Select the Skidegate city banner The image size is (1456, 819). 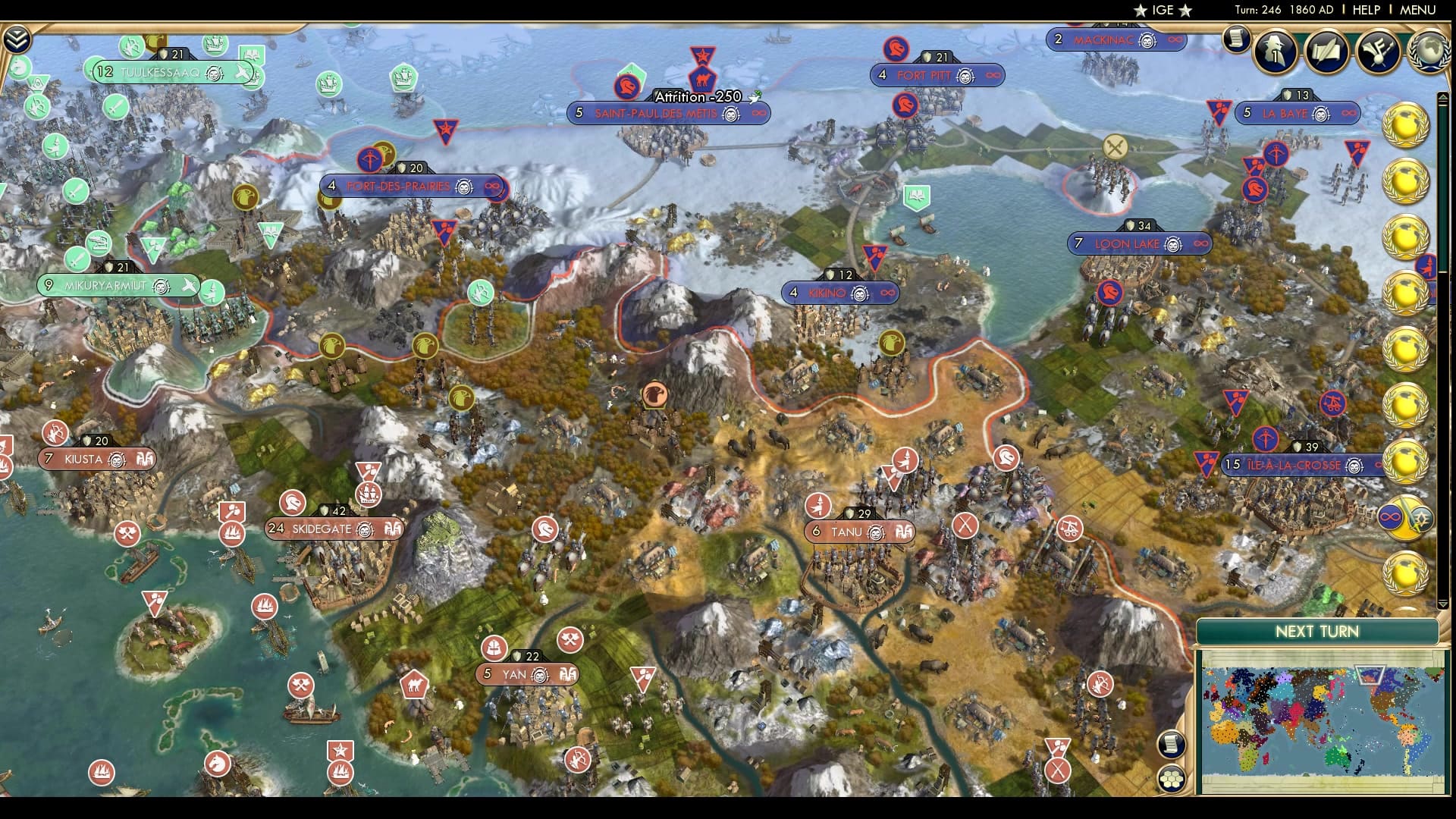click(326, 529)
